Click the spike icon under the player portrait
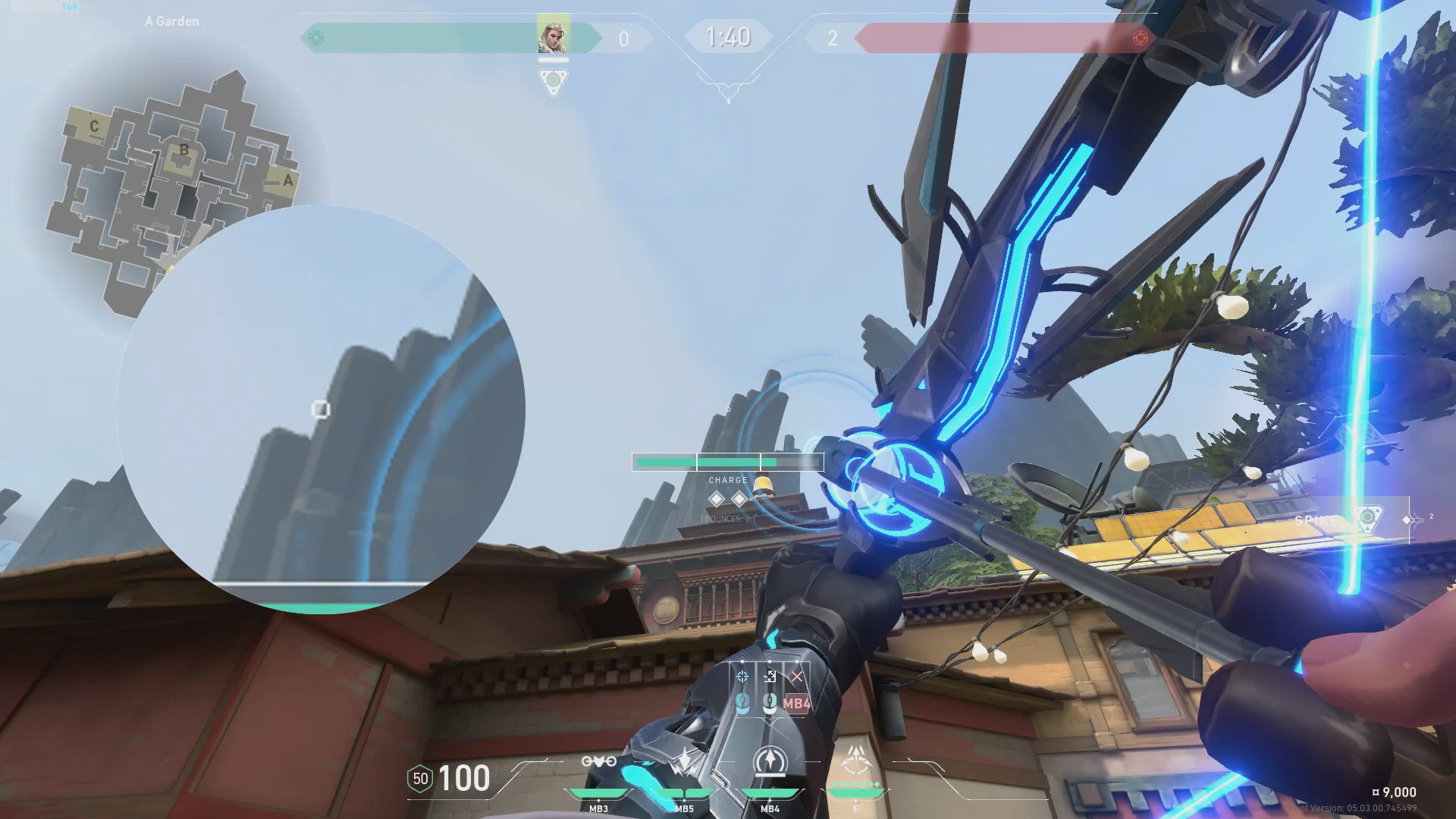Viewport: 1456px width, 819px height. [x=554, y=80]
